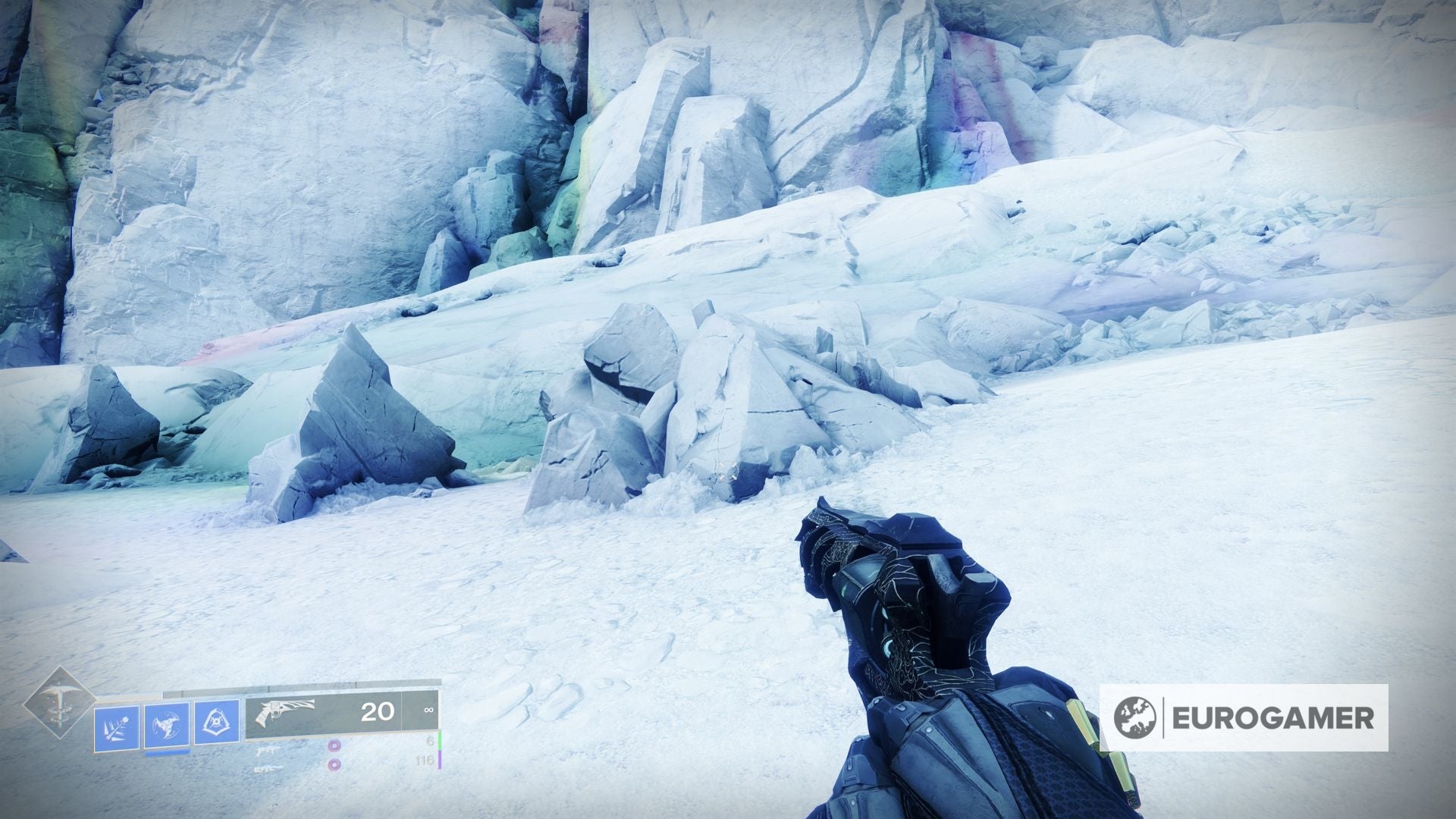
Task: Expand the dark weapon info panel
Action: 341,709
